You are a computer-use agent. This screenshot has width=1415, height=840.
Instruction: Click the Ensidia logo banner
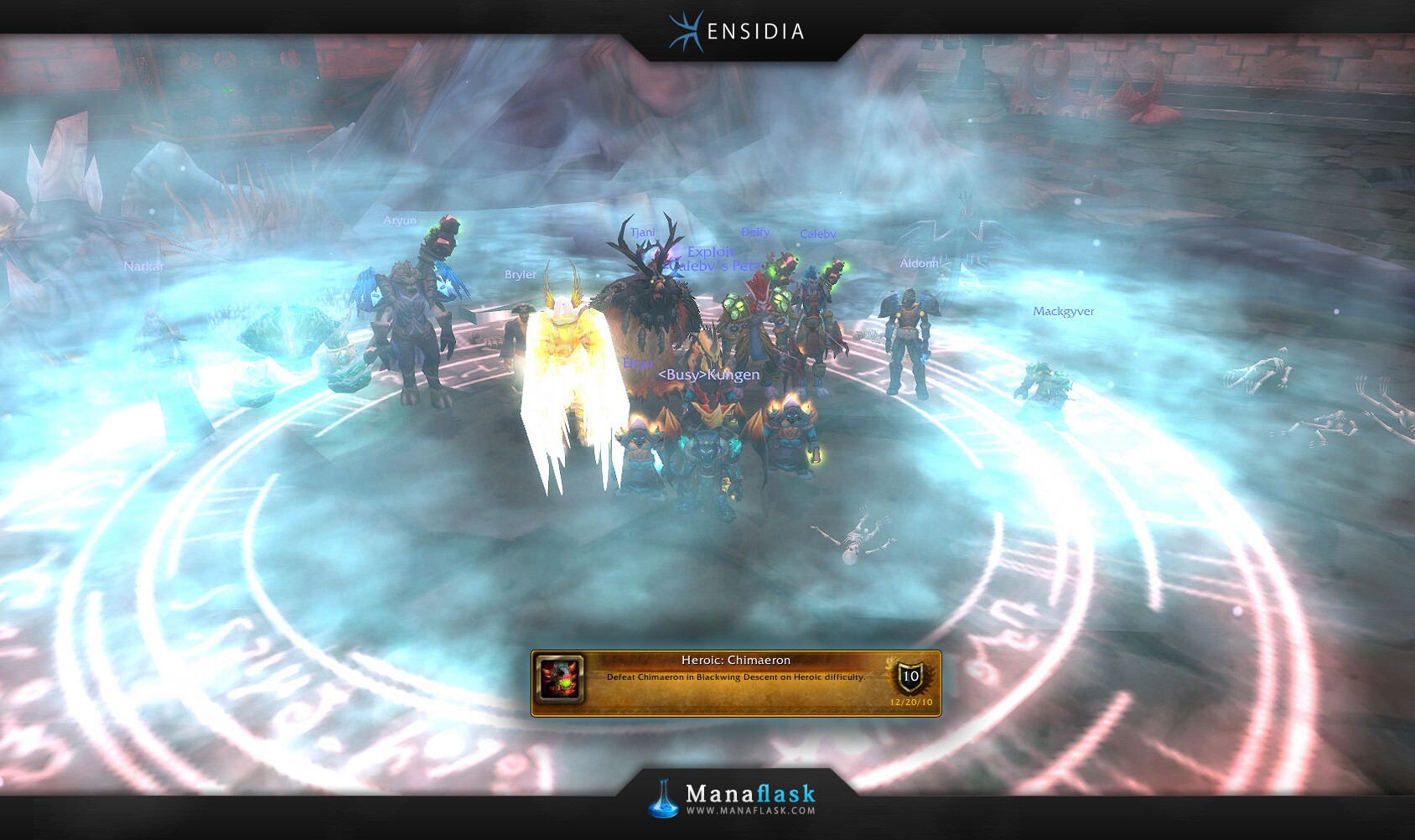[737, 32]
